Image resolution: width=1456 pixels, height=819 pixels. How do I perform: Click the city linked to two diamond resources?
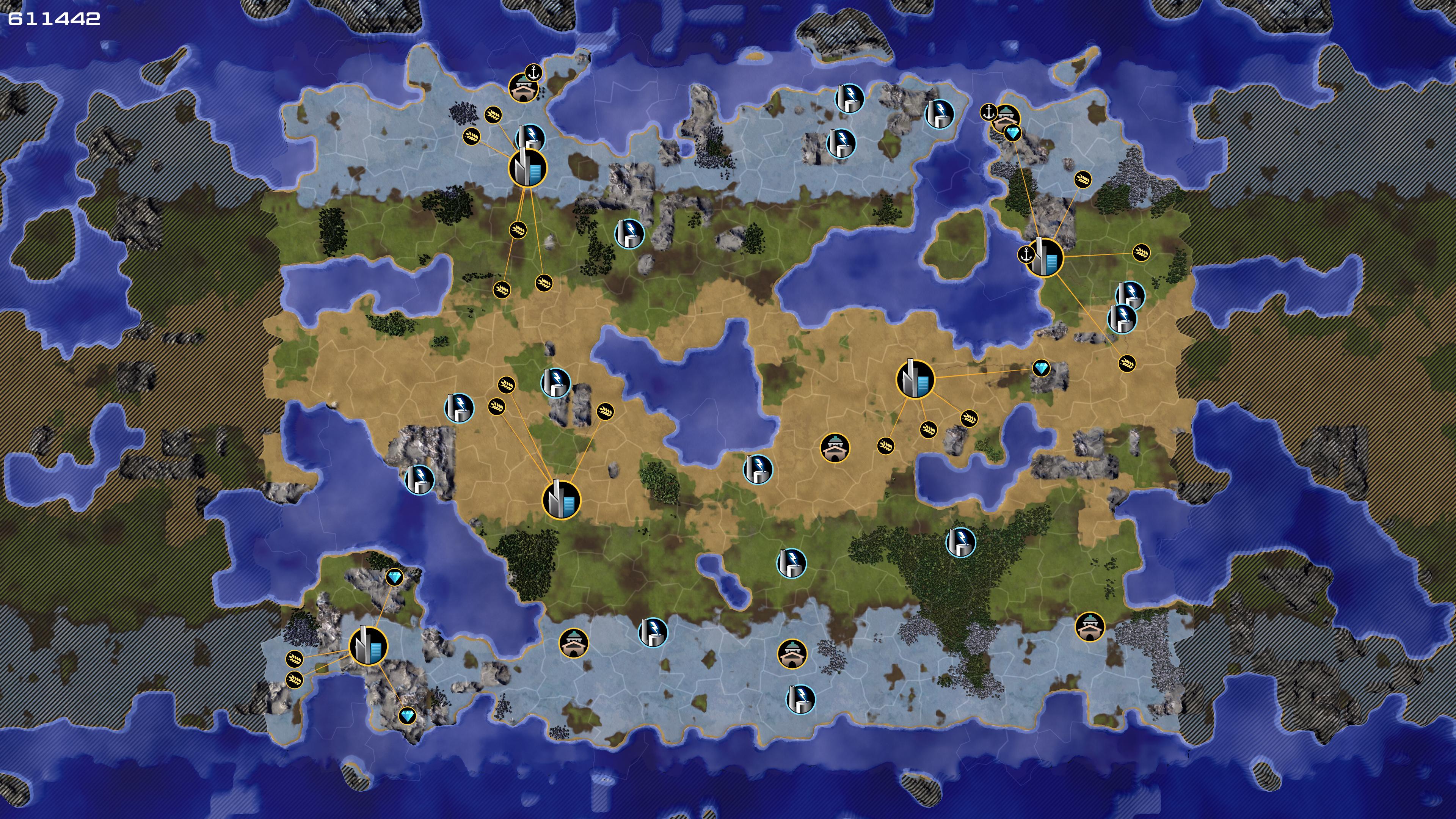(x=369, y=646)
